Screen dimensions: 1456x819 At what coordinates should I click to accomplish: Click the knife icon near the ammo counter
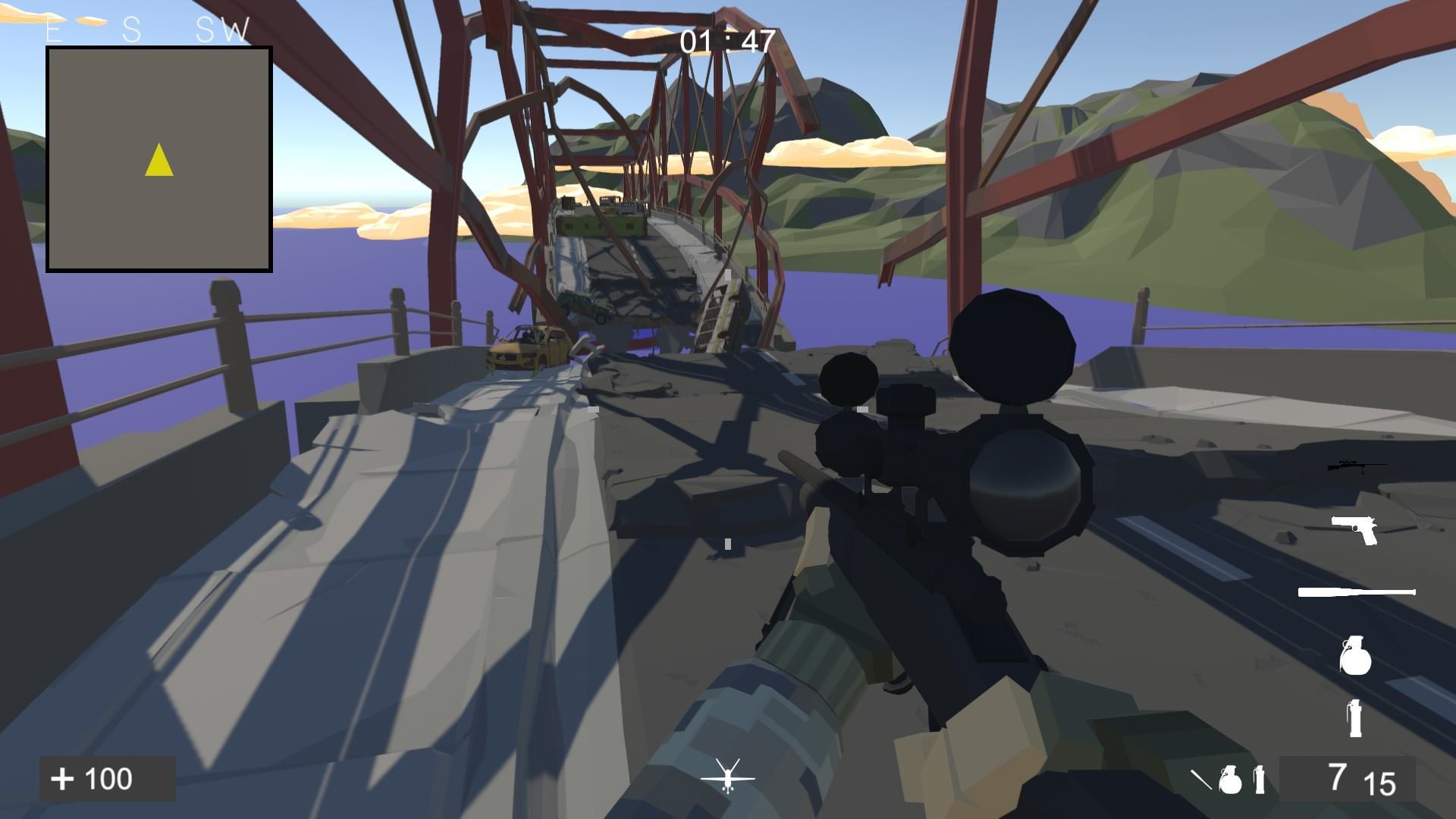[1202, 780]
